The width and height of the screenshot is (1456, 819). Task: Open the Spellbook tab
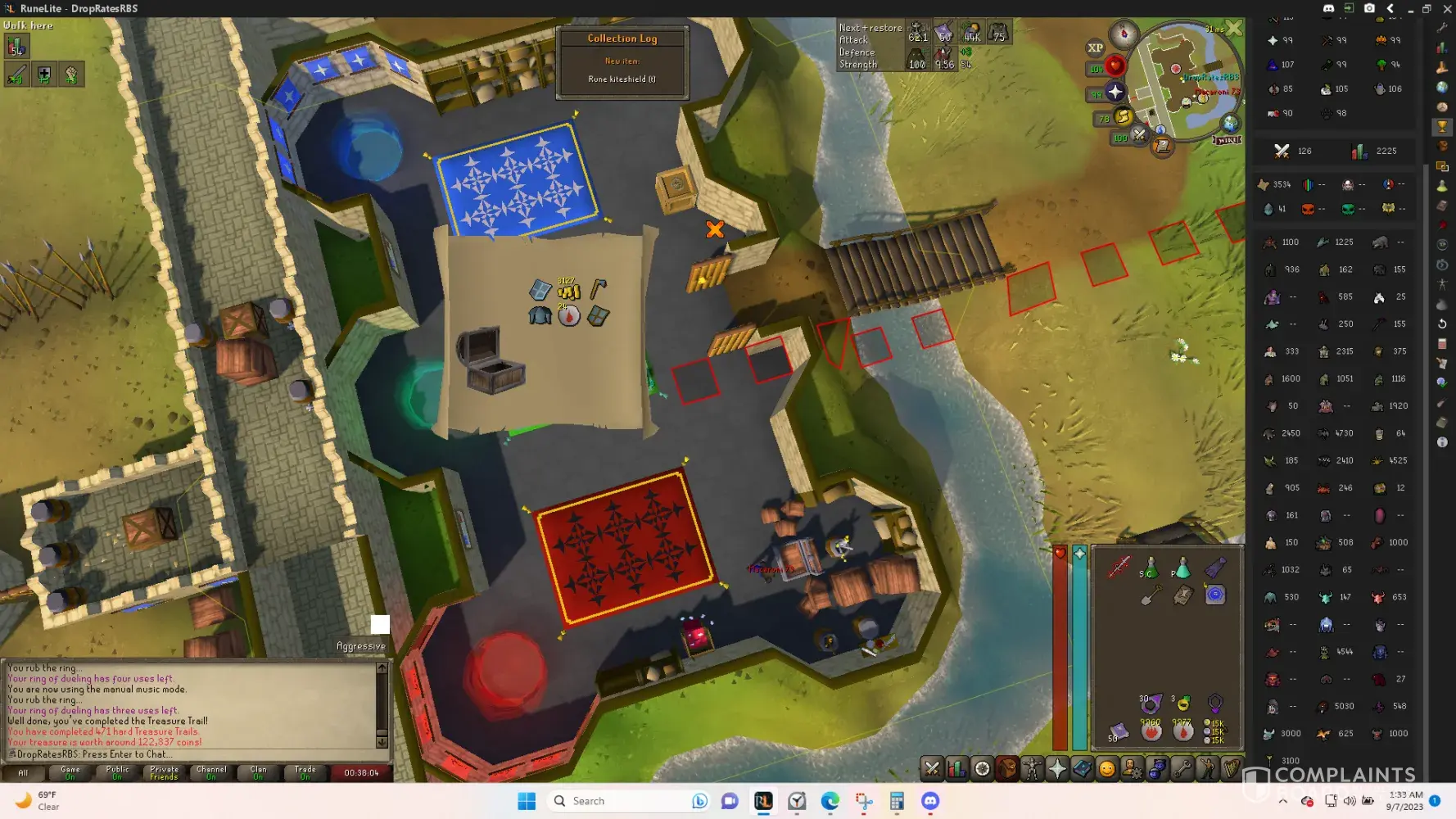pos(1082,768)
